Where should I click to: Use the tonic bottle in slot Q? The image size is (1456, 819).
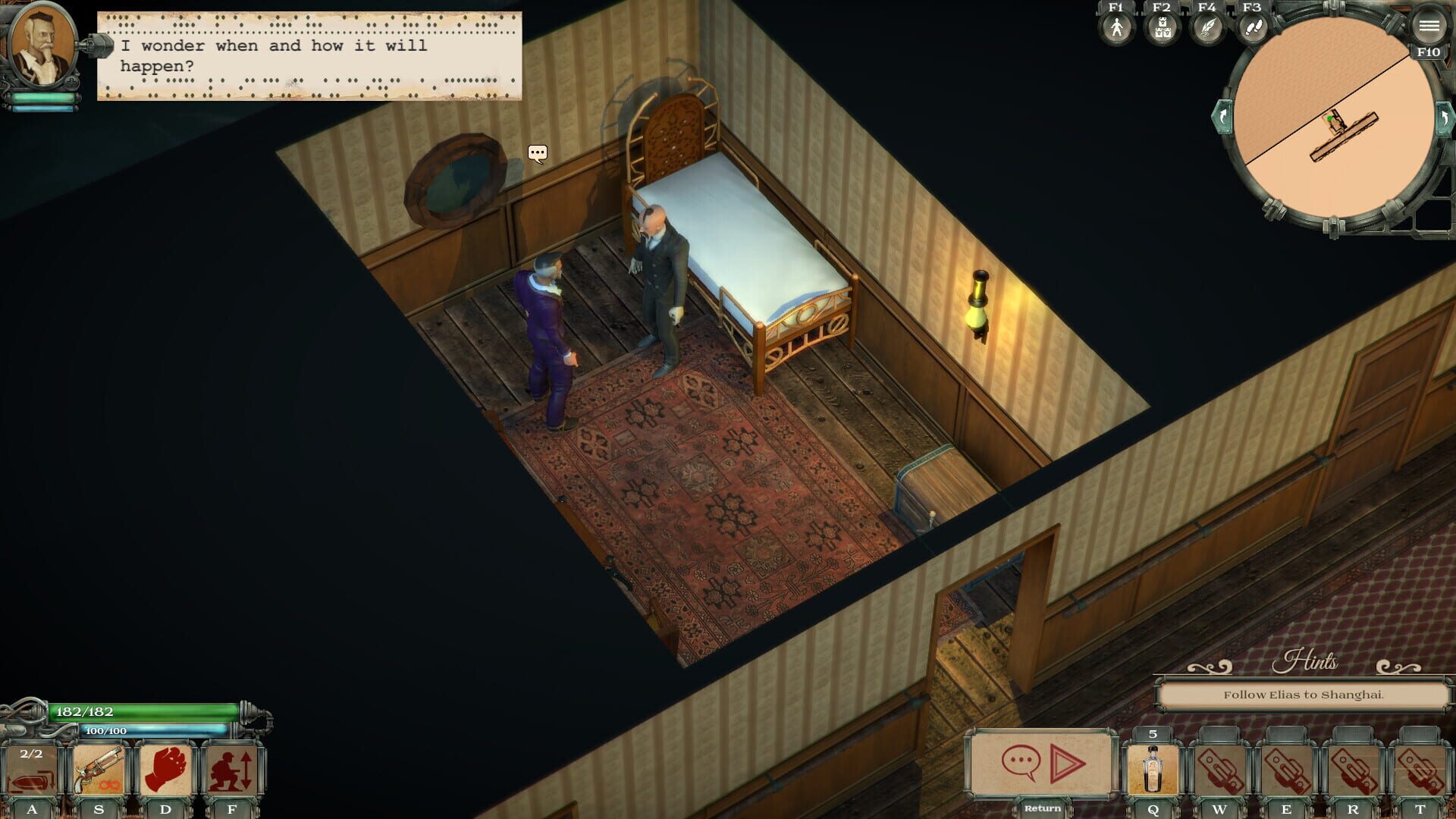[1150, 767]
